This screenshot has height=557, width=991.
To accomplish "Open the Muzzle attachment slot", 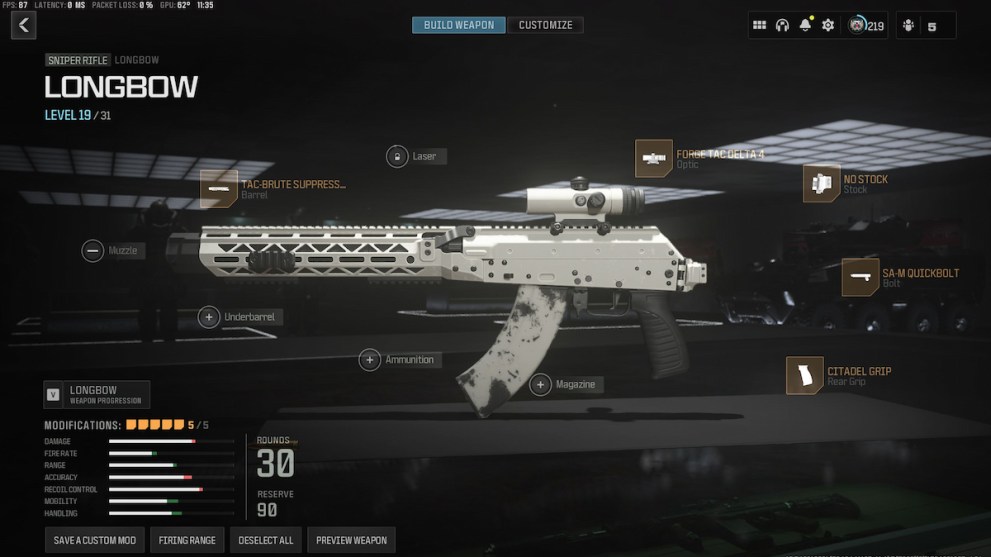I will [93, 251].
